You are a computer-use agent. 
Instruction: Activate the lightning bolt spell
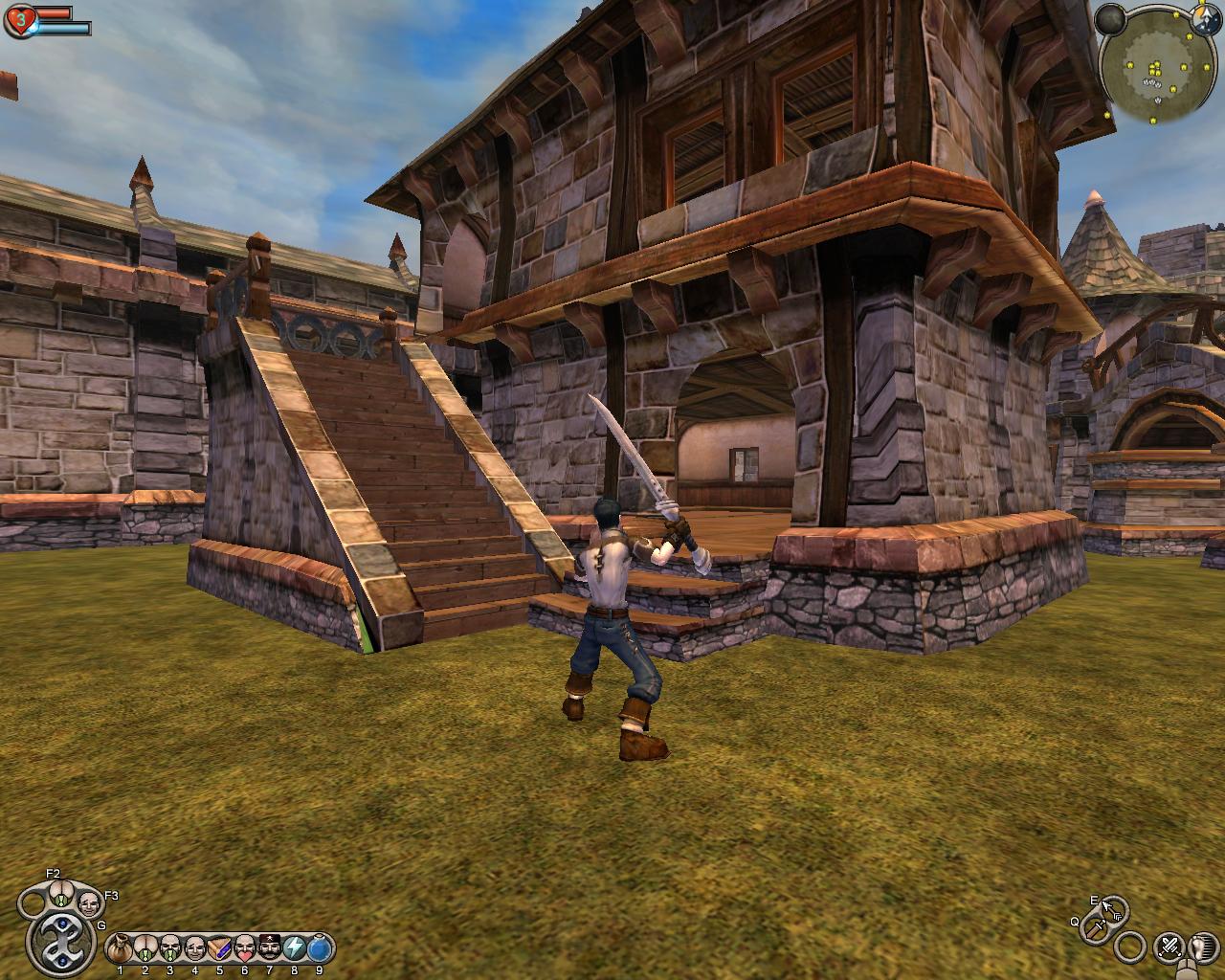point(295,948)
